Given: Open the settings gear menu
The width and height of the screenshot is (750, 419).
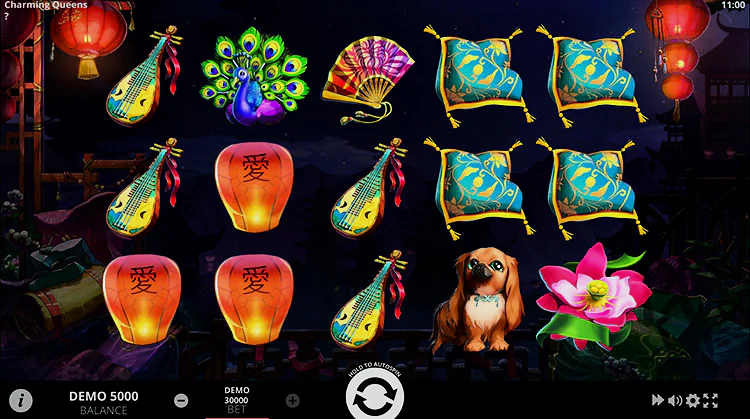Looking at the screenshot, I should pos(693,401).
